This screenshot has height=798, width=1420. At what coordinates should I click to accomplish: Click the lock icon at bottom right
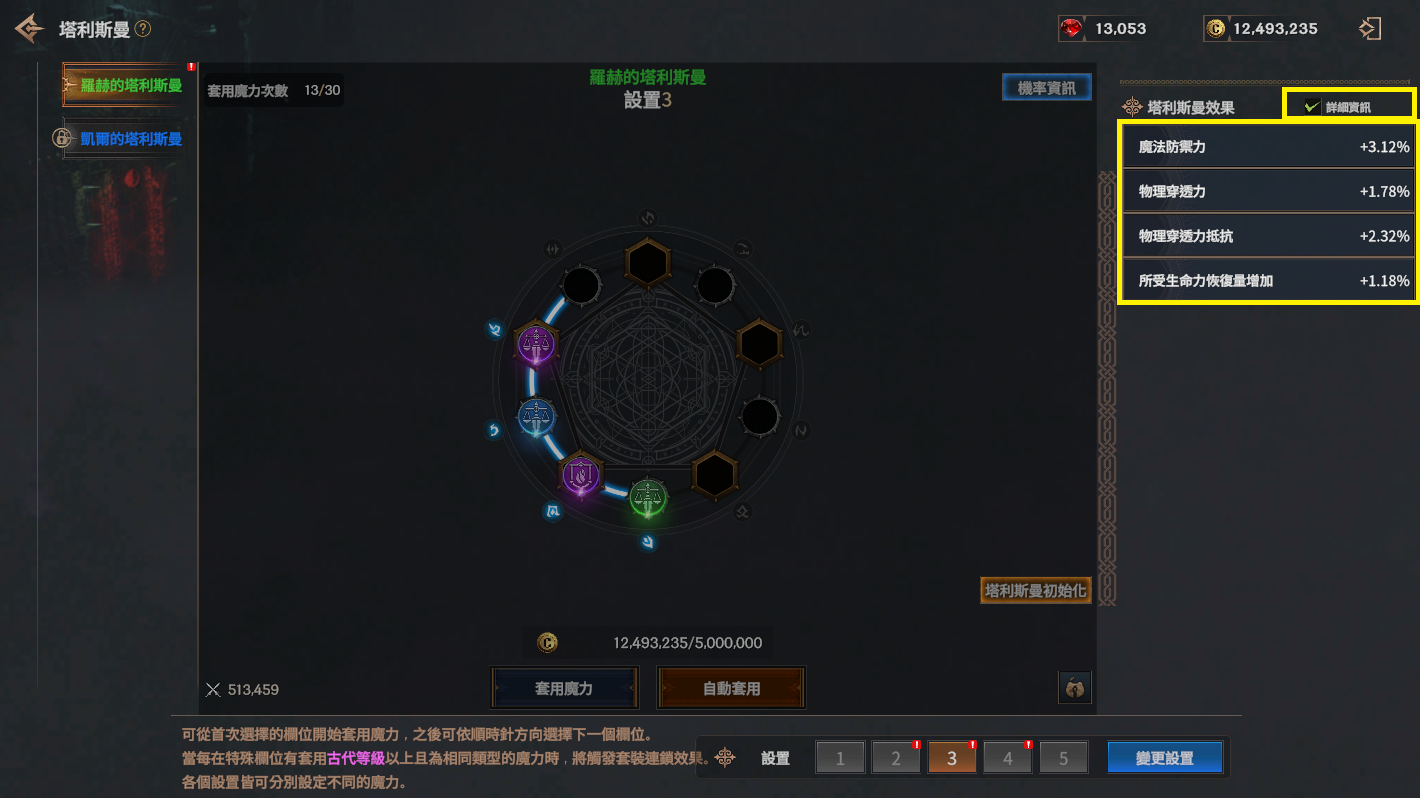click(1074, 688)
